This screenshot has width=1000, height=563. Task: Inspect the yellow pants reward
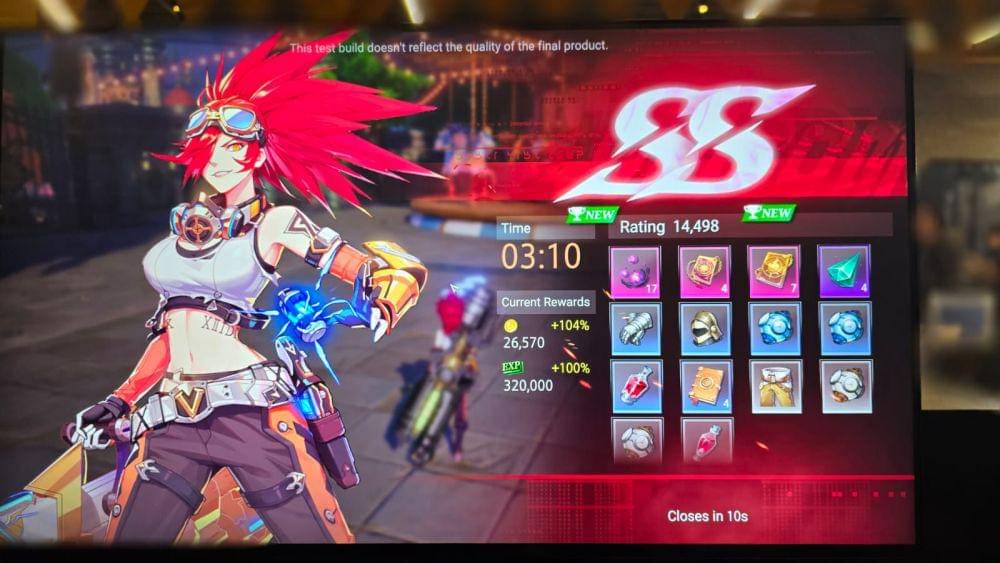pyautogui.click(x=775, y=386)
